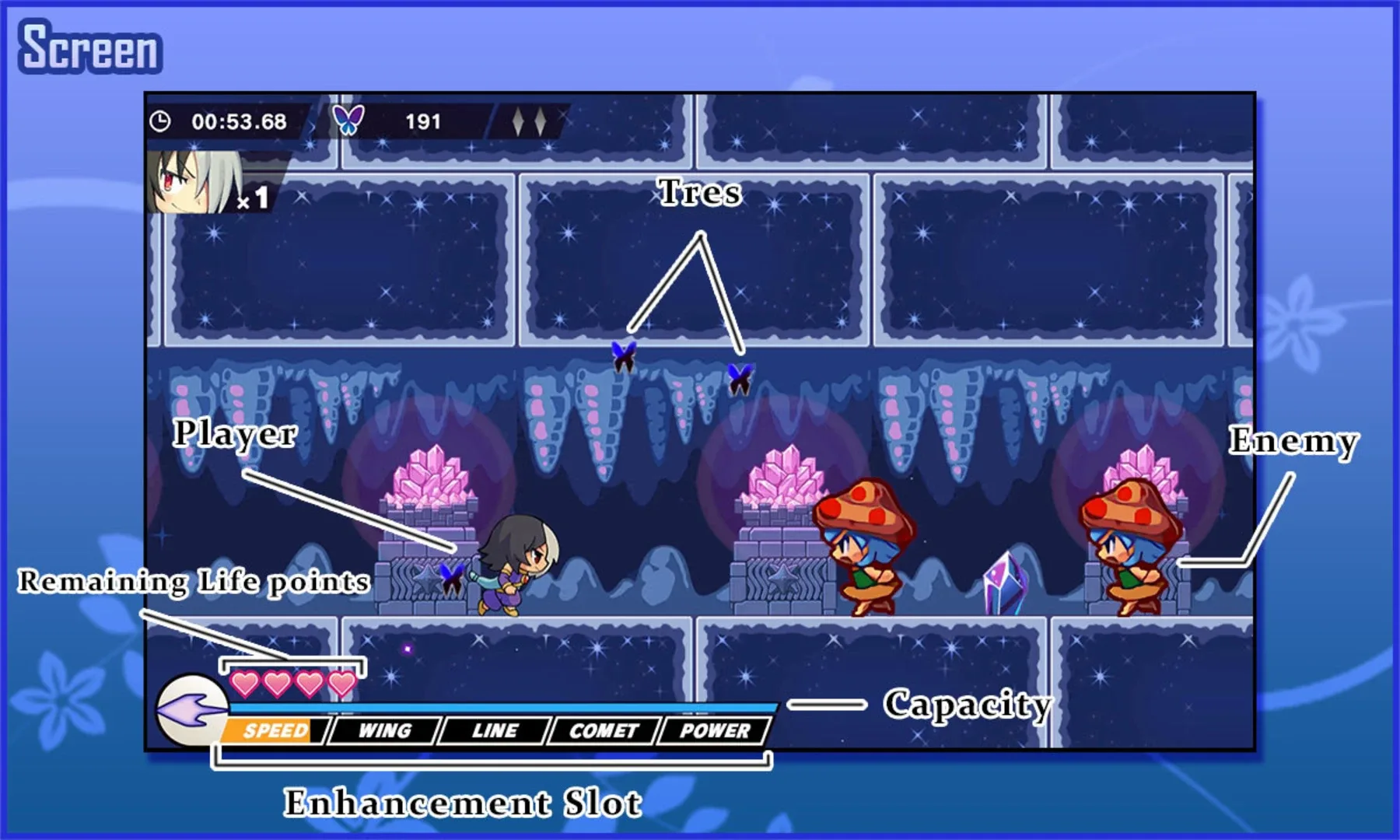Select the timer clock icon
Screen dimensions: 1400x840
[161, 119]
